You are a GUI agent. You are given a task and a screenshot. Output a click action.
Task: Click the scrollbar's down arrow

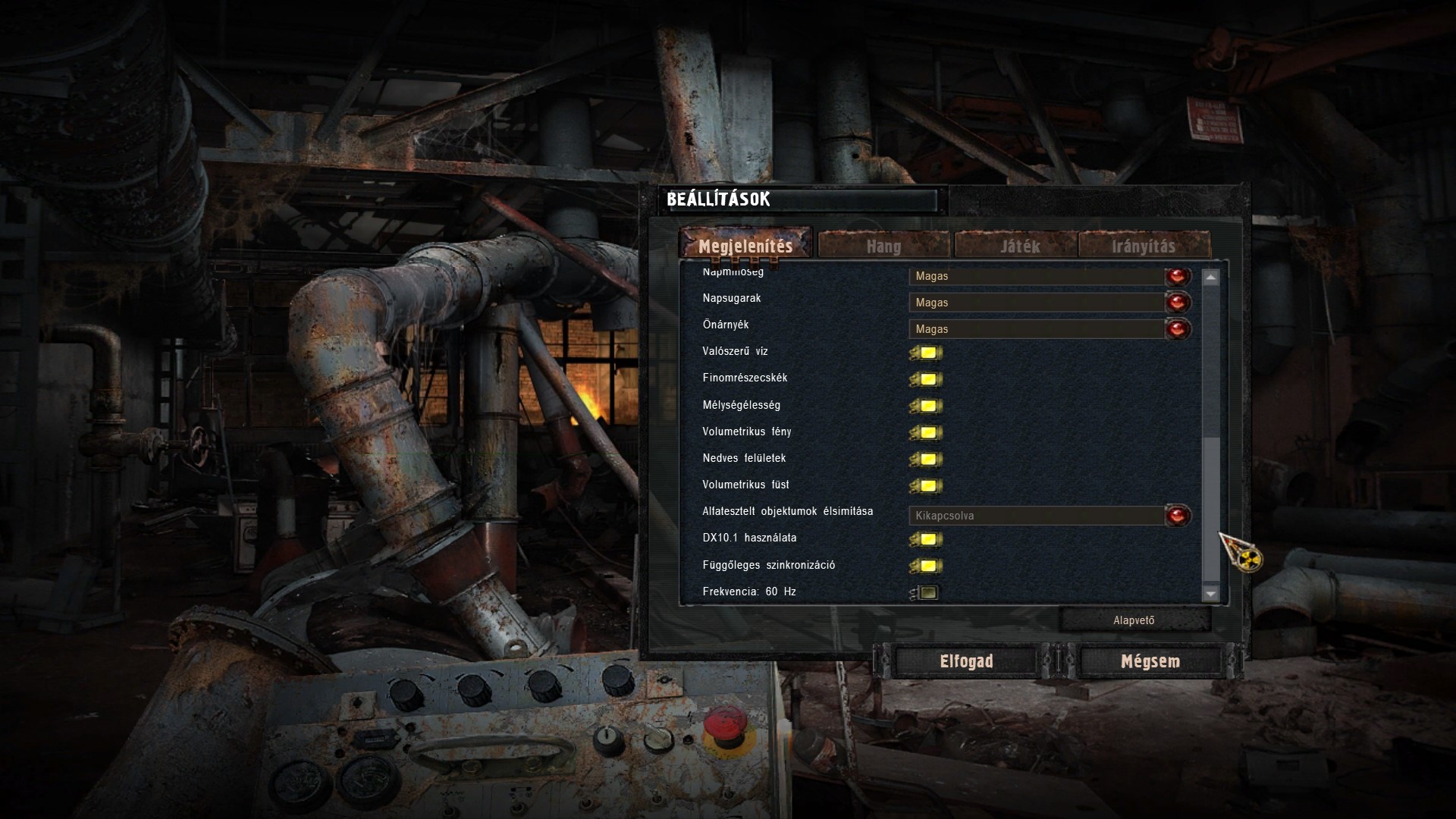point(1211,594)
